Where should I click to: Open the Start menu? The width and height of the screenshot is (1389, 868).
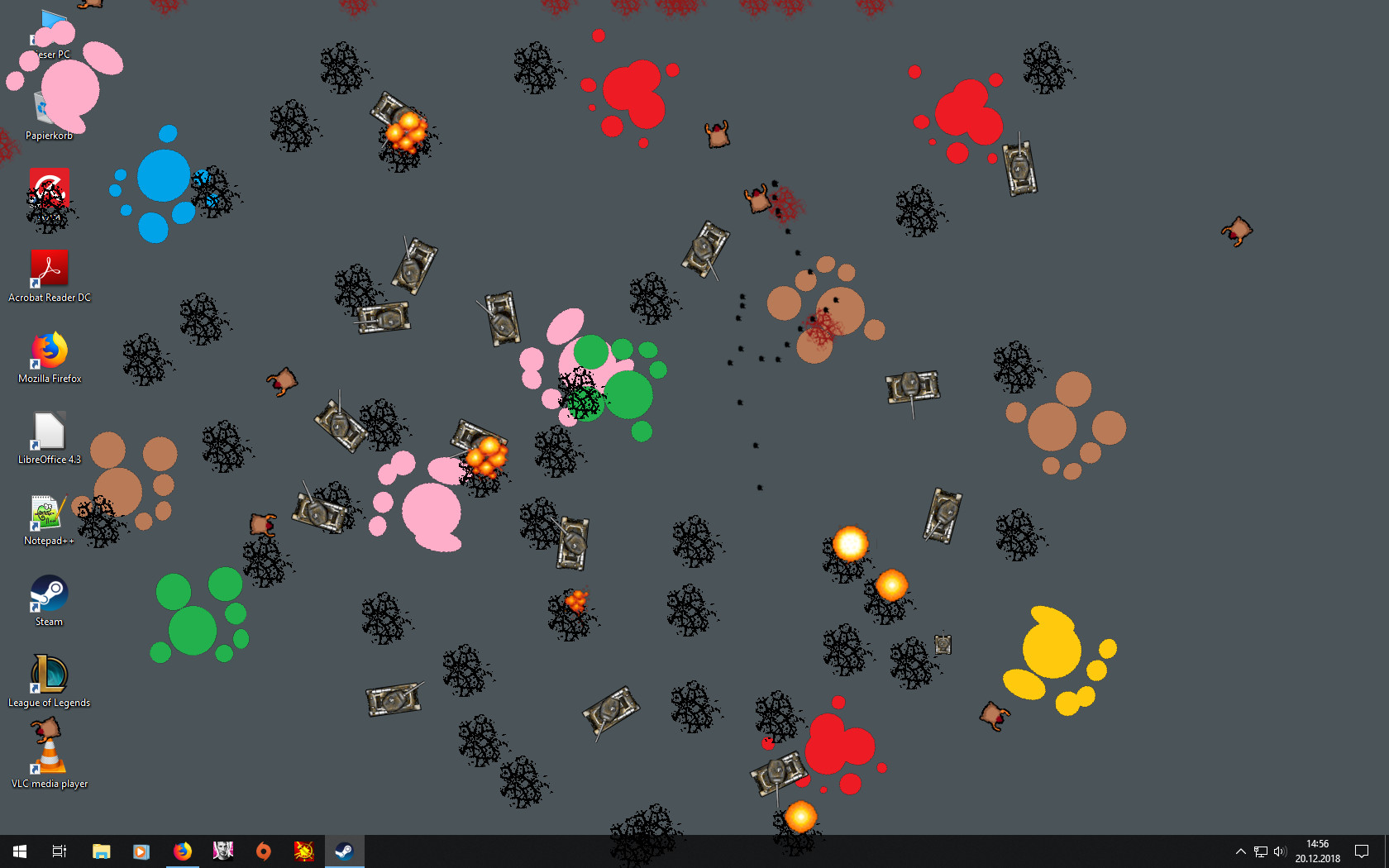tap(18, 851)
